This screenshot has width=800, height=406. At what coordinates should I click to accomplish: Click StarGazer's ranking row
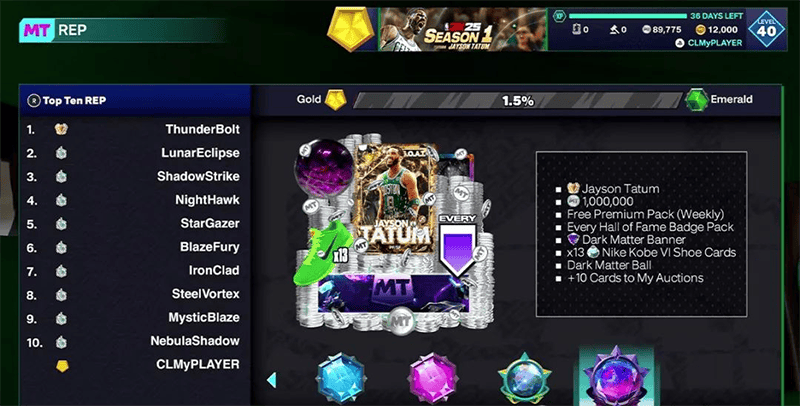click(x=135, y=224)
